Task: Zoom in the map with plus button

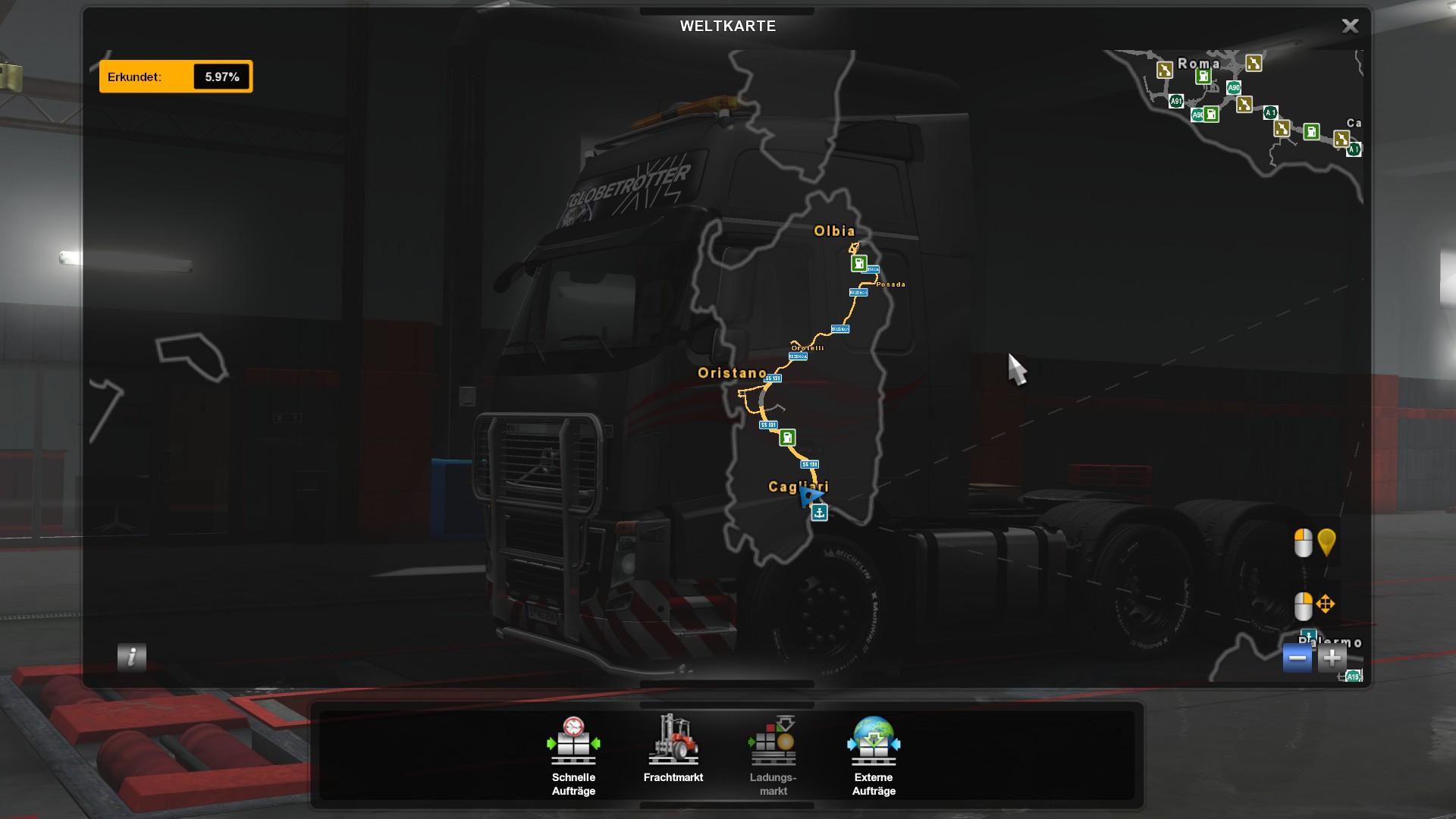Action: coord(1332,658)
